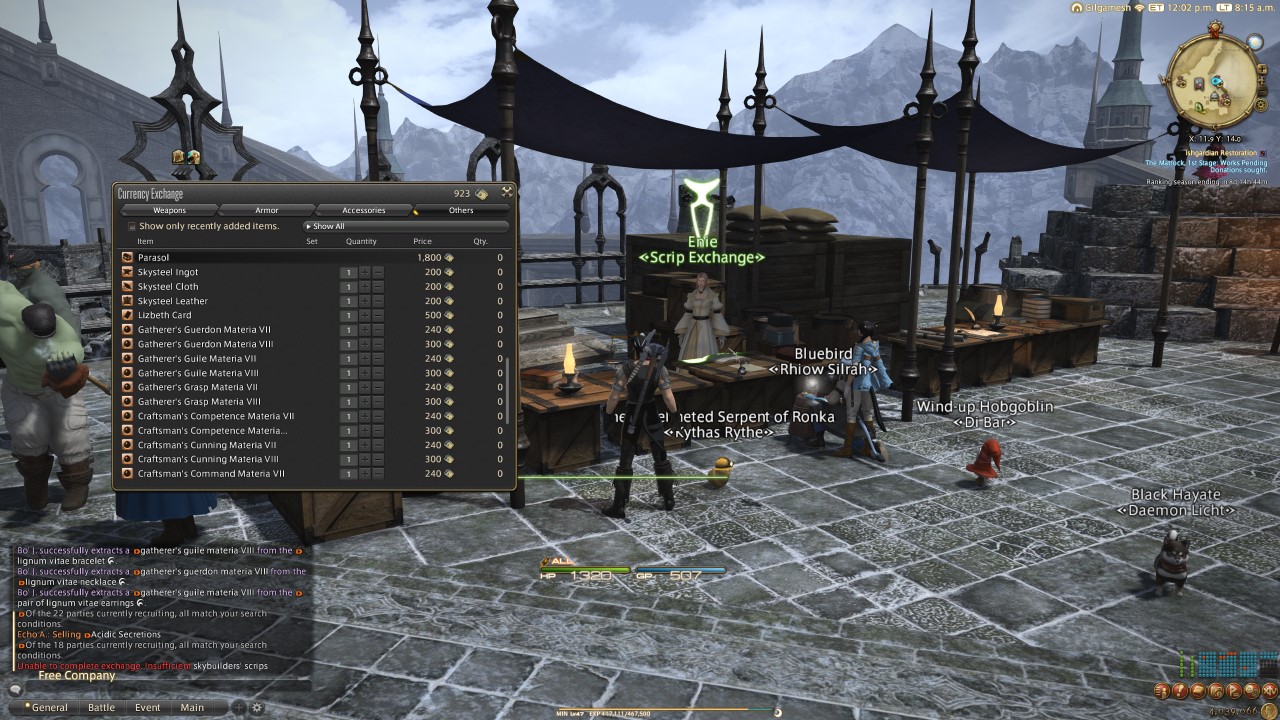Switch to the Weapons tab
Screen dimensions: 1280x720
pyautogui.click(x=170, y=210)
